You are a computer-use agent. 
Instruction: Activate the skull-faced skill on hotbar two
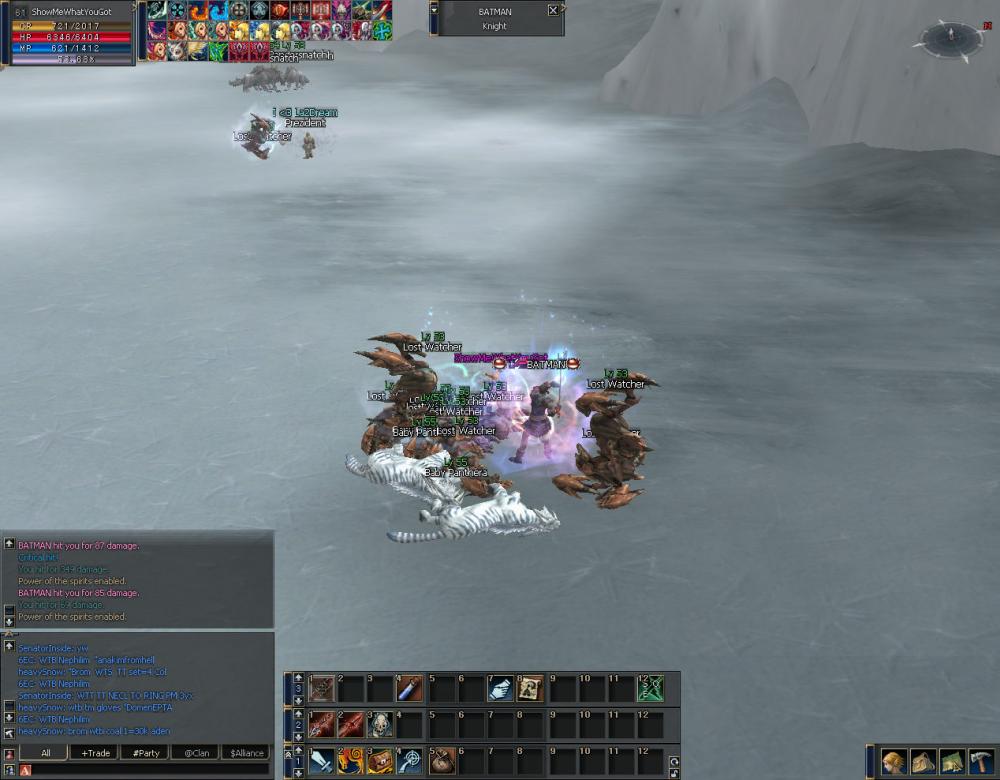(x=381, y=725)
